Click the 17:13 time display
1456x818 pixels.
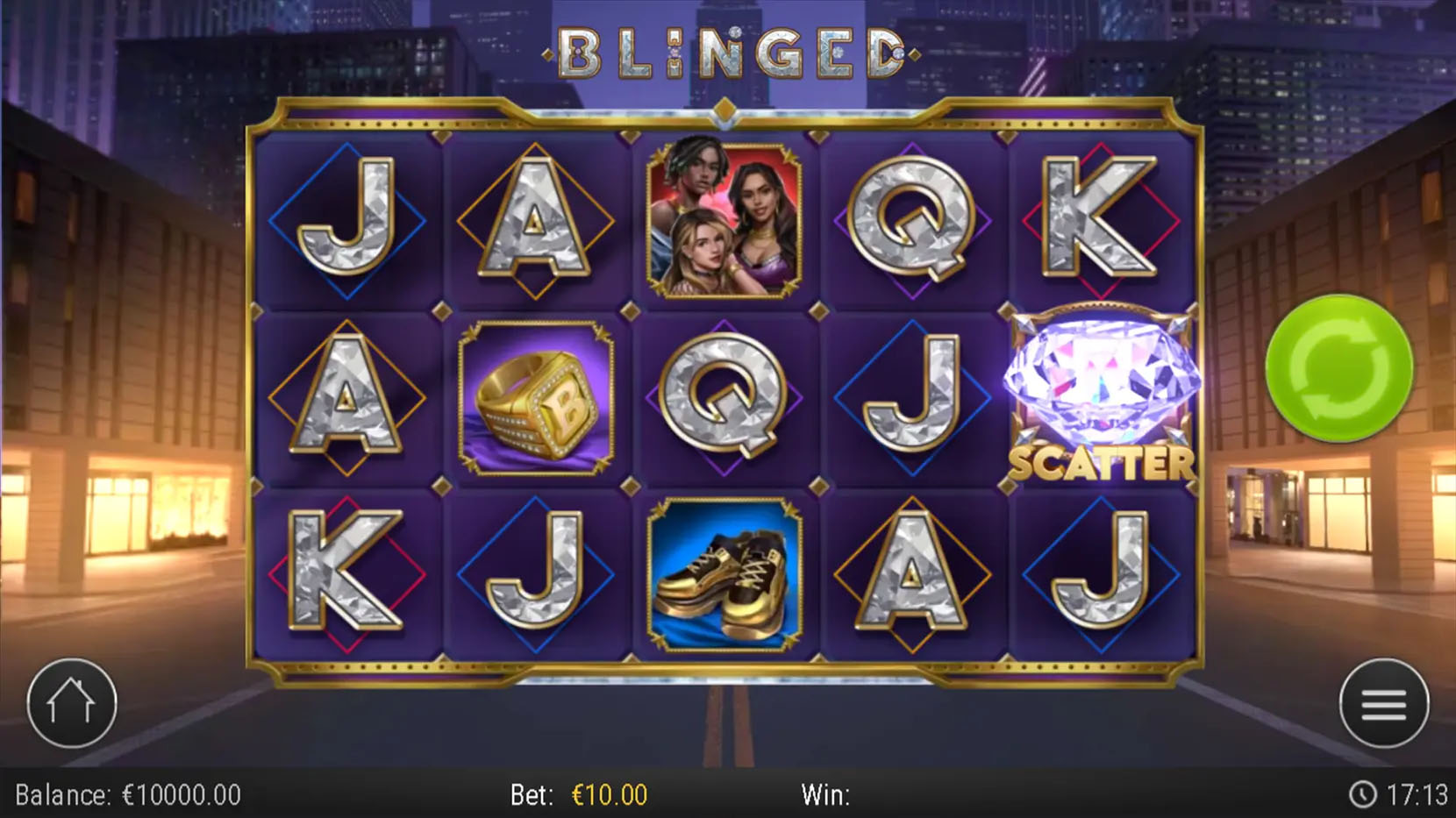(1412, 794)
